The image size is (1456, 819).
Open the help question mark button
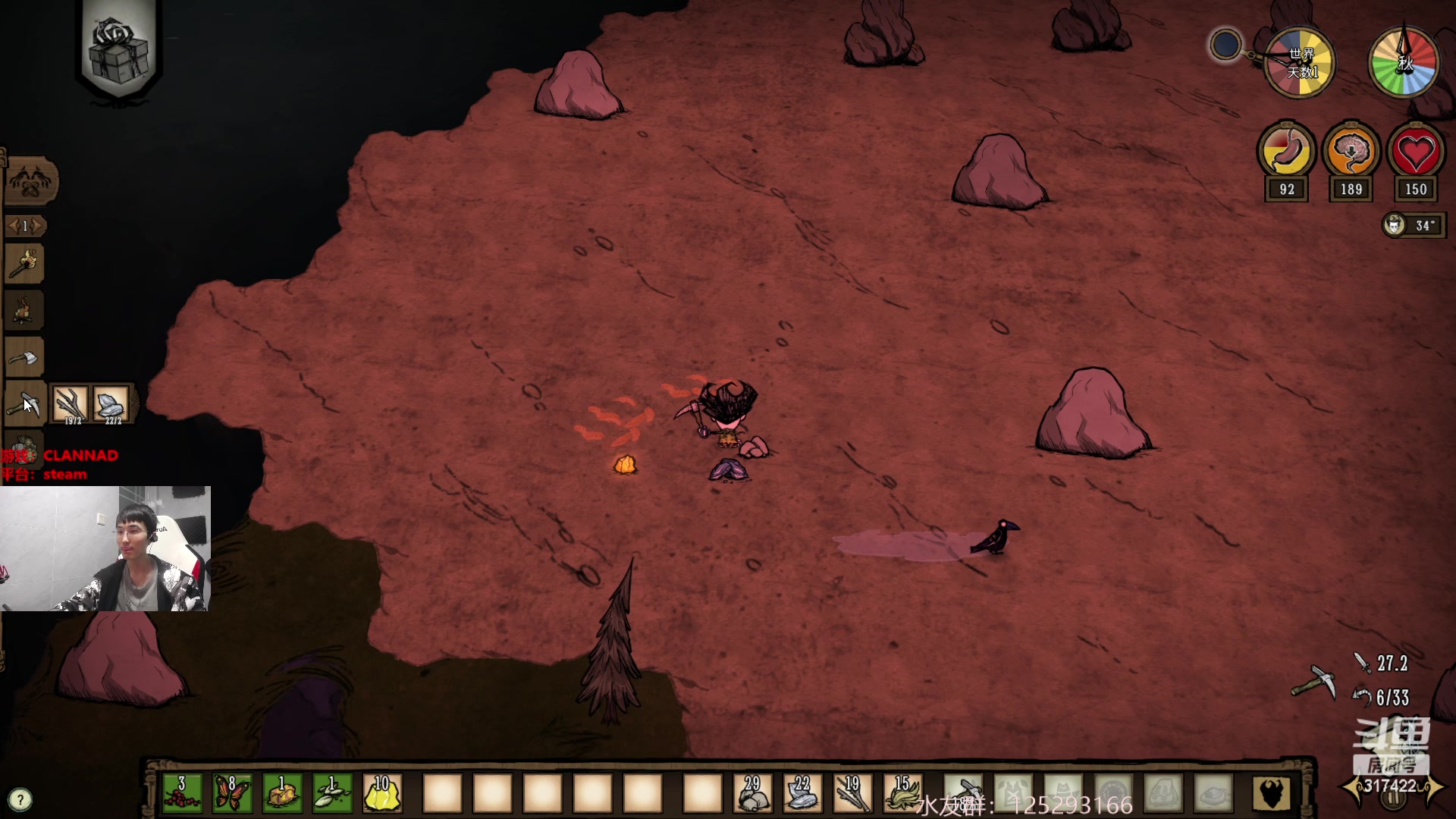coord(20,799)
